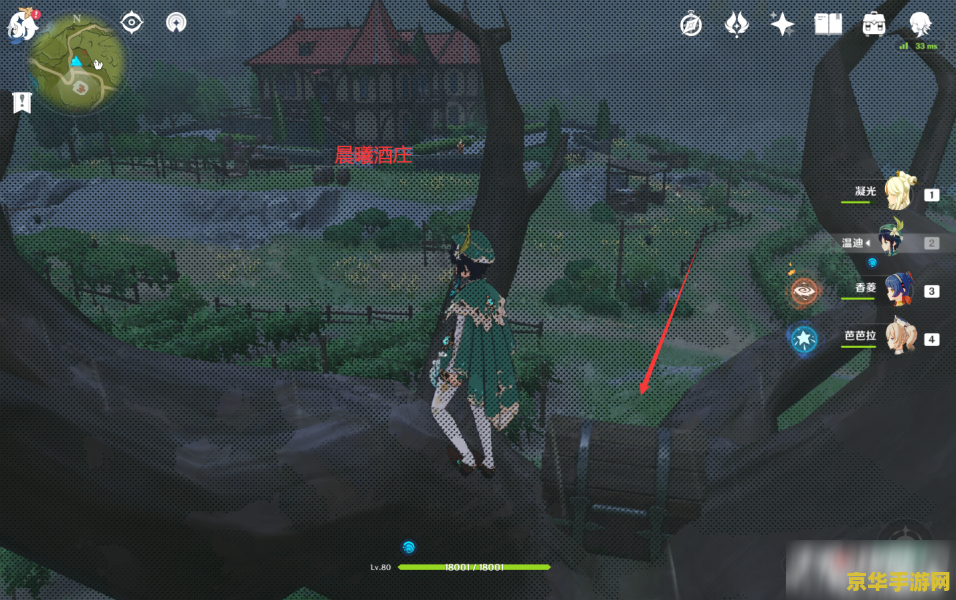
Task: Open the character head profile icon
Action: click(920, 24)
